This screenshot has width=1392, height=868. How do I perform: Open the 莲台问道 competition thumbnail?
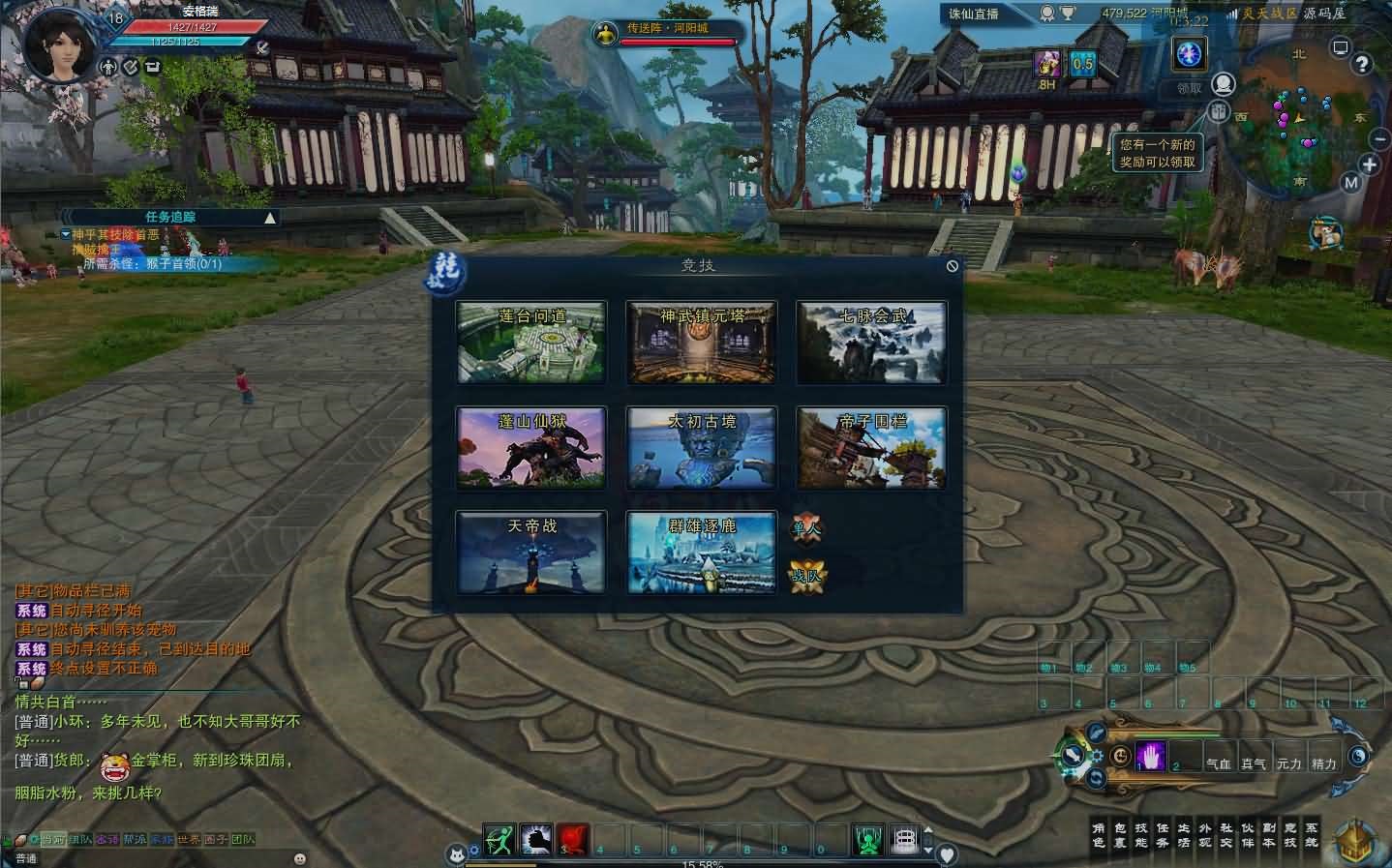pyautogui.click(x=530, y=341)
